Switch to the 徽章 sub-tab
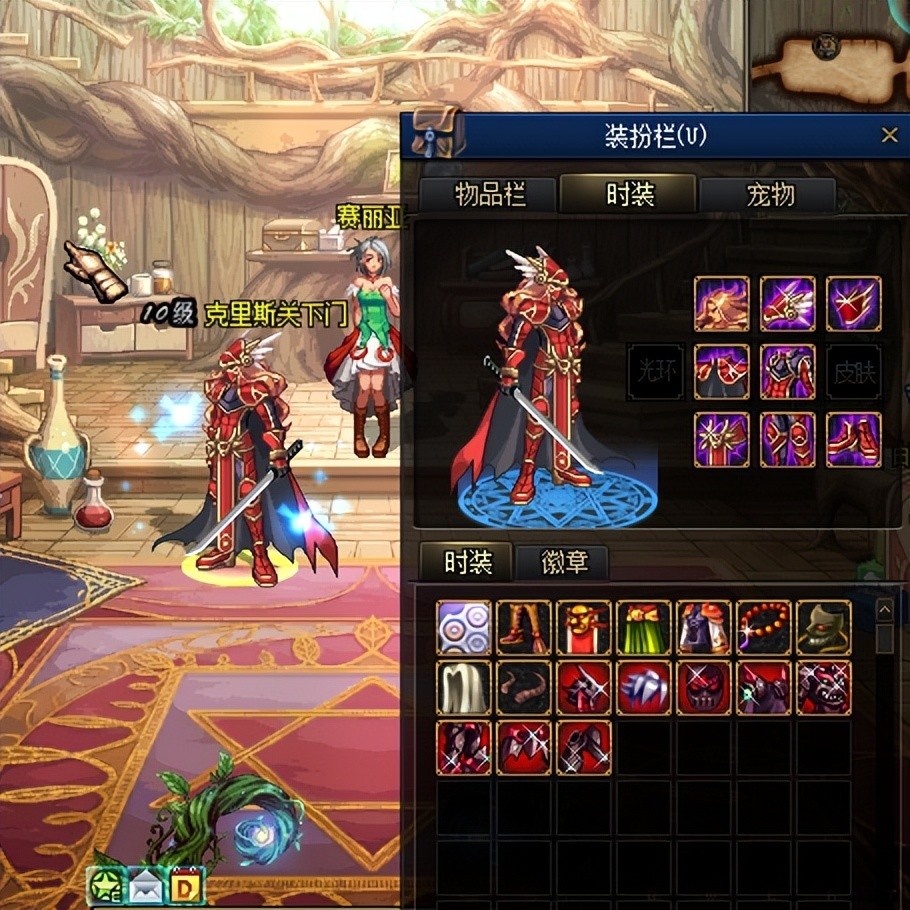 pyautogui.click(x=562, y=563)
